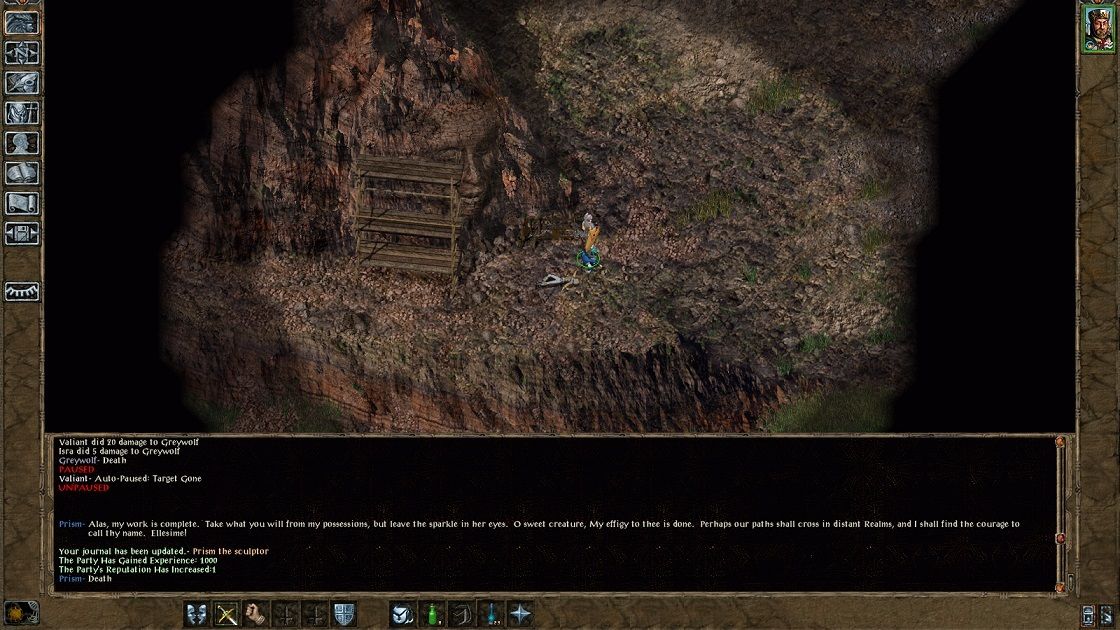The height and width of the screenshot is (630, 1120).
Task: Open the inventory screen
Action: [x=22, y=113]
